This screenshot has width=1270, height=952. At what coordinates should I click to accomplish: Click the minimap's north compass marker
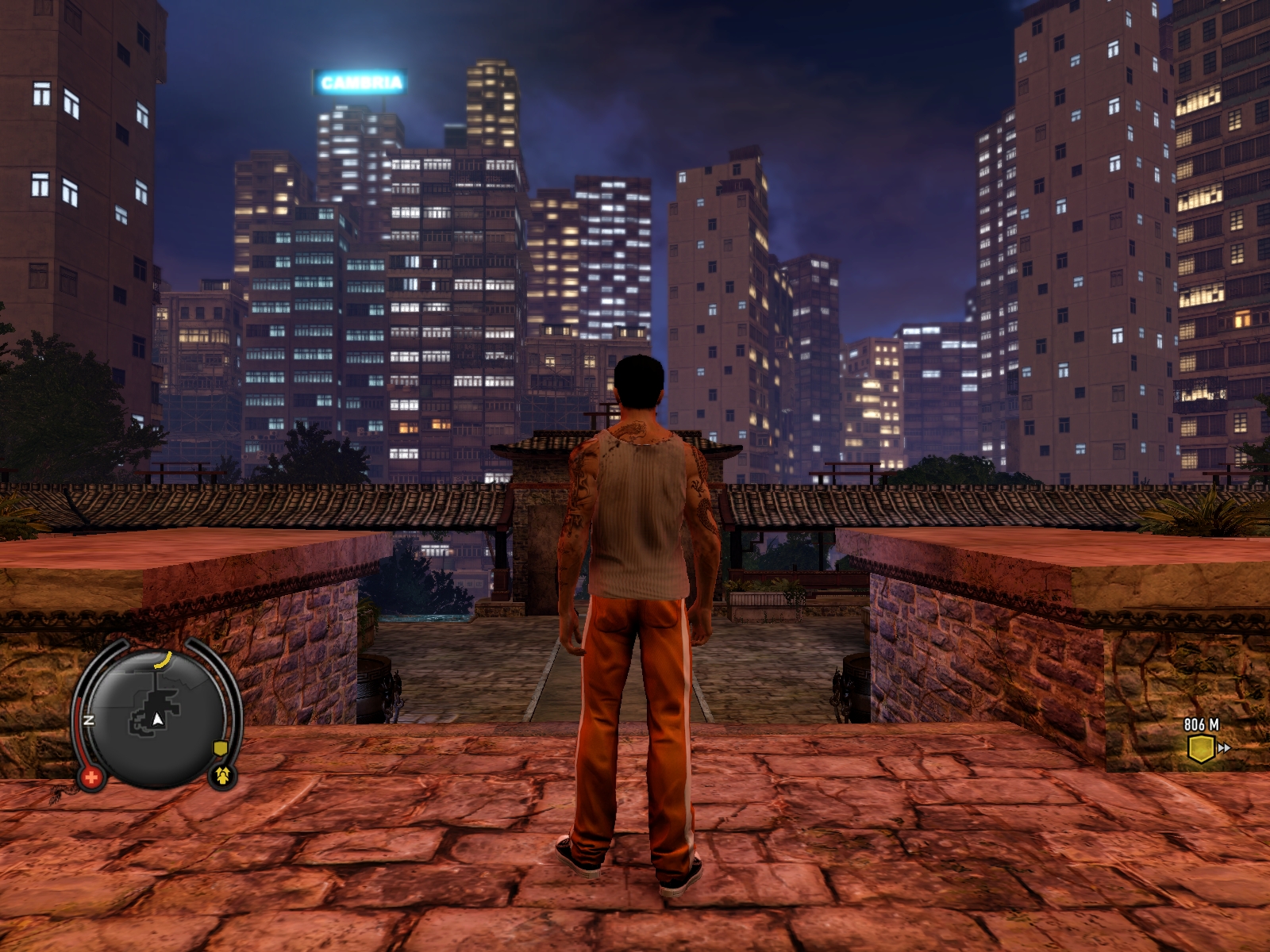coord(89,720)
